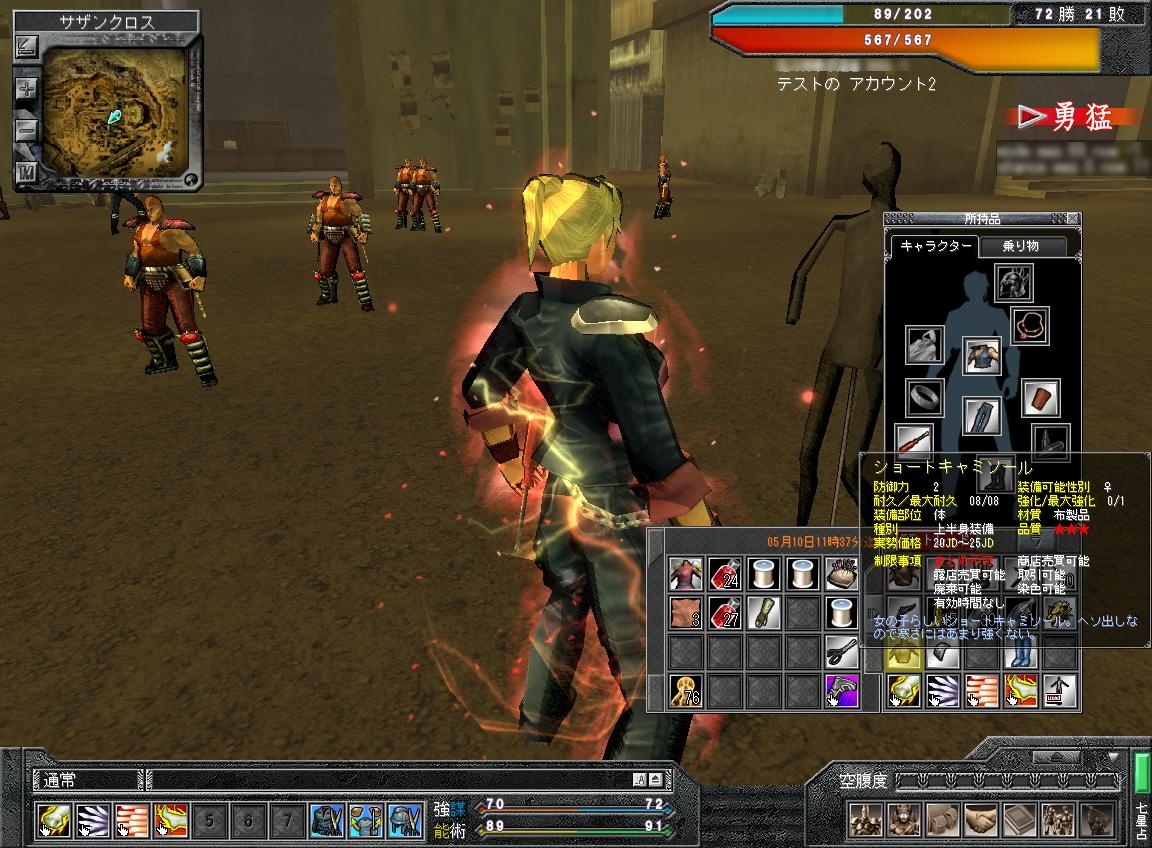Viewport: 1152px width, 848px height.
Task: Select the キャラクター tab
Action: [x=934, y=246]
